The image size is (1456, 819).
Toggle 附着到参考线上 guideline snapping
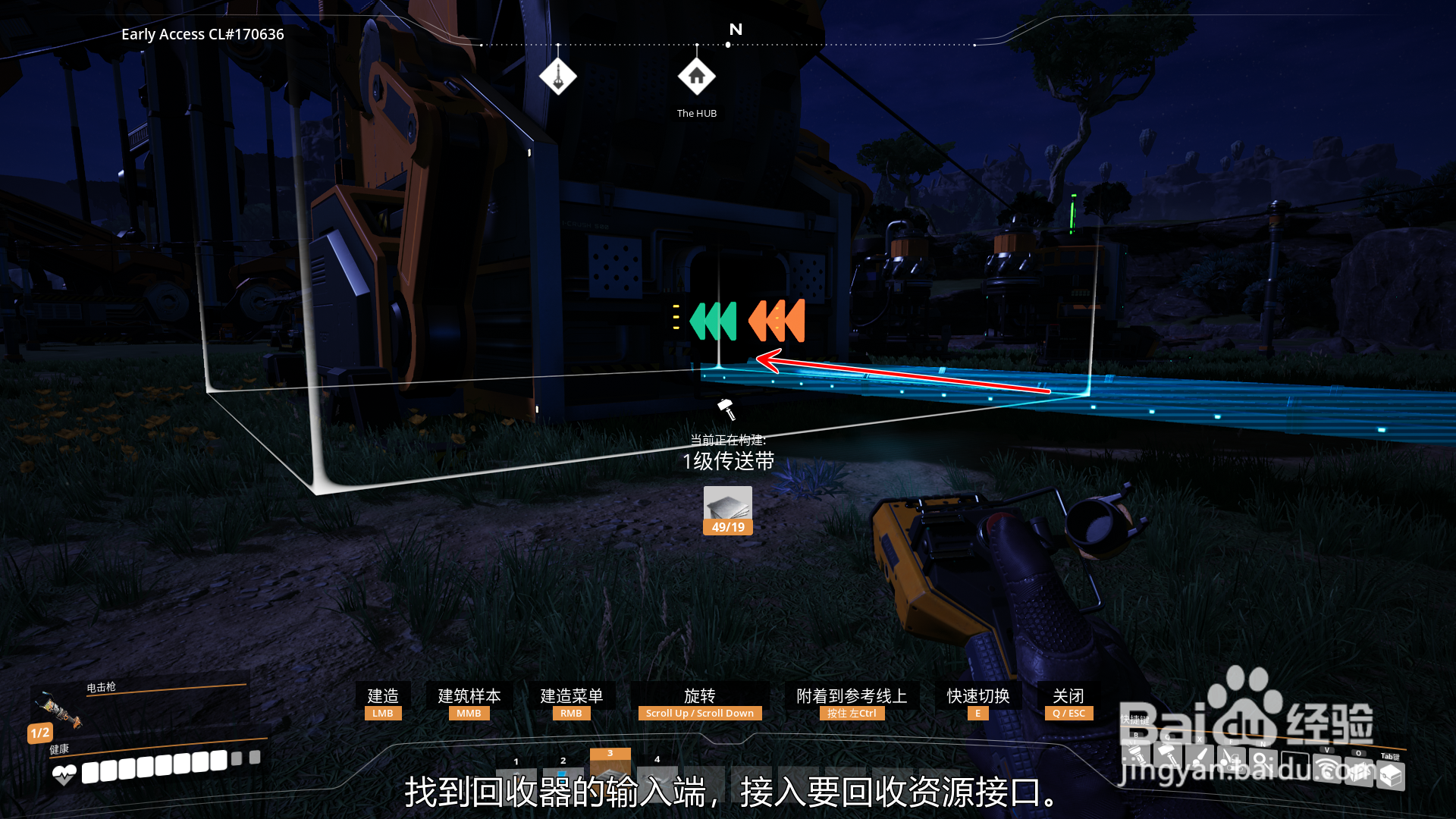(852, 697)
